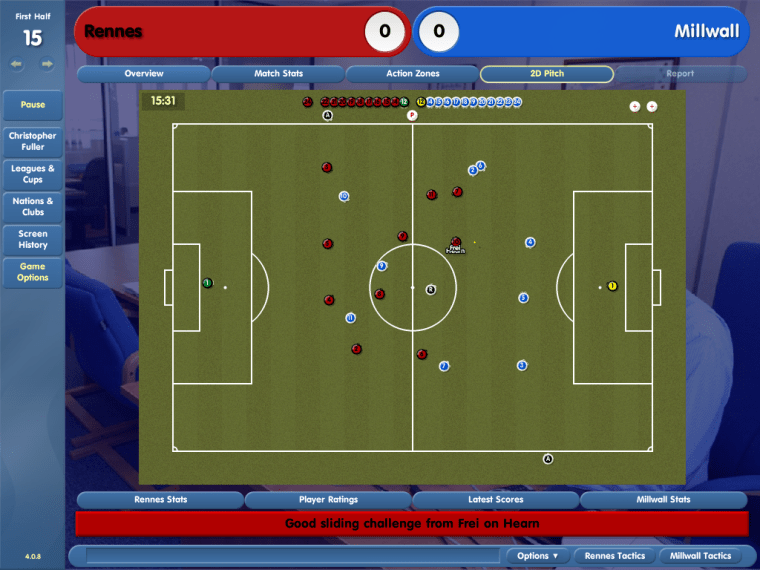Show Millwall Stats panel
Image resolution: width=760 pixels, height=570 pixels.
(664, 500)
